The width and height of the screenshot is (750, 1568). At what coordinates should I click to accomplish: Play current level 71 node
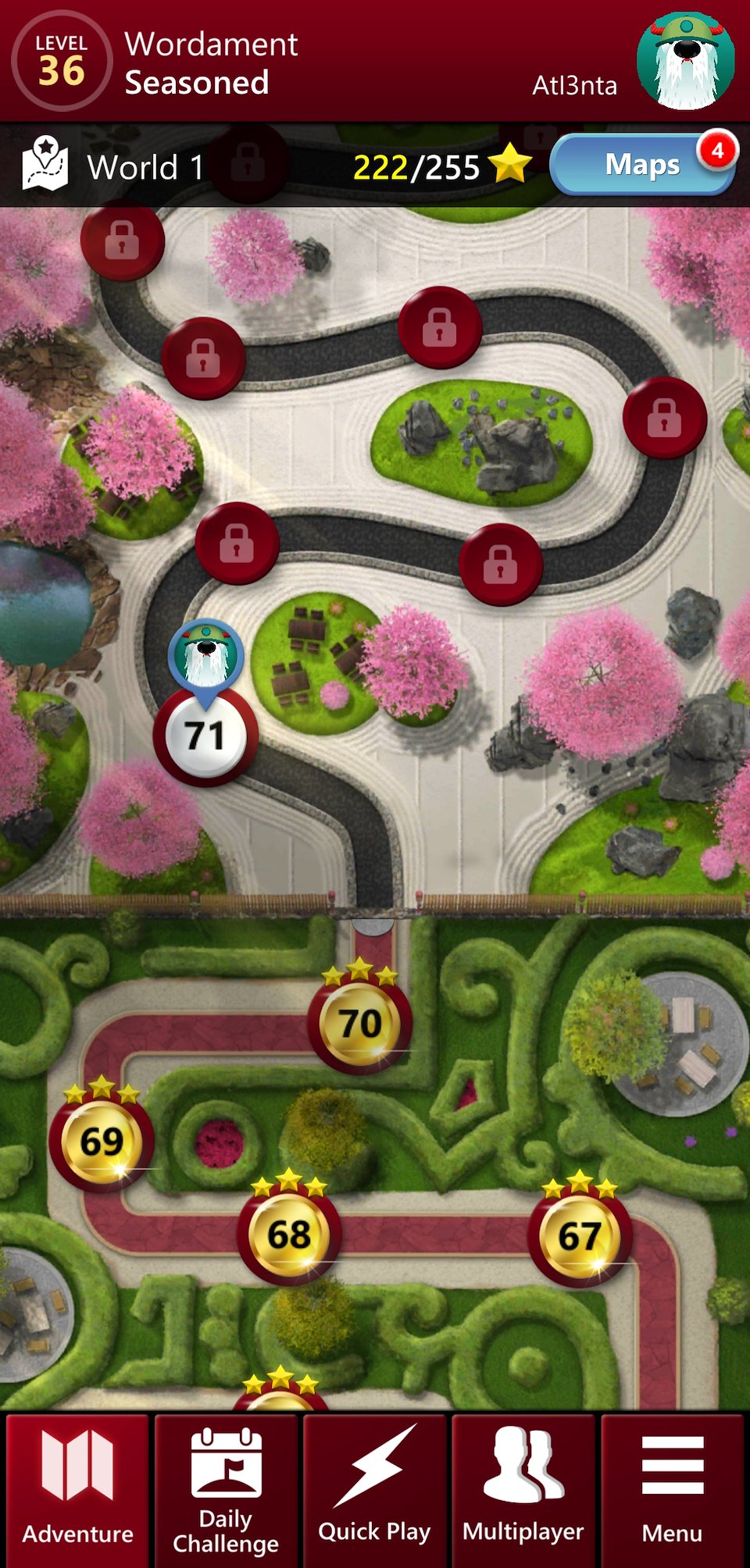(x=205, y=736)
